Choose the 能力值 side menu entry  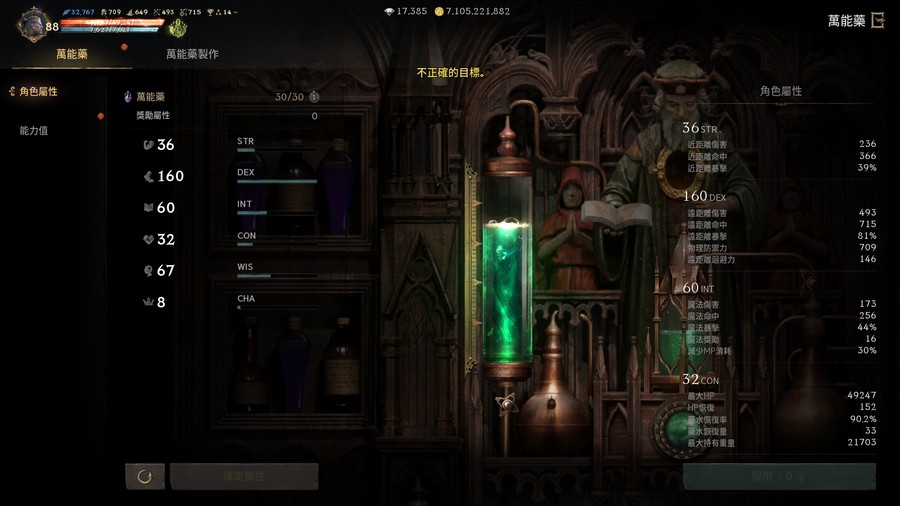coord(34,131)
